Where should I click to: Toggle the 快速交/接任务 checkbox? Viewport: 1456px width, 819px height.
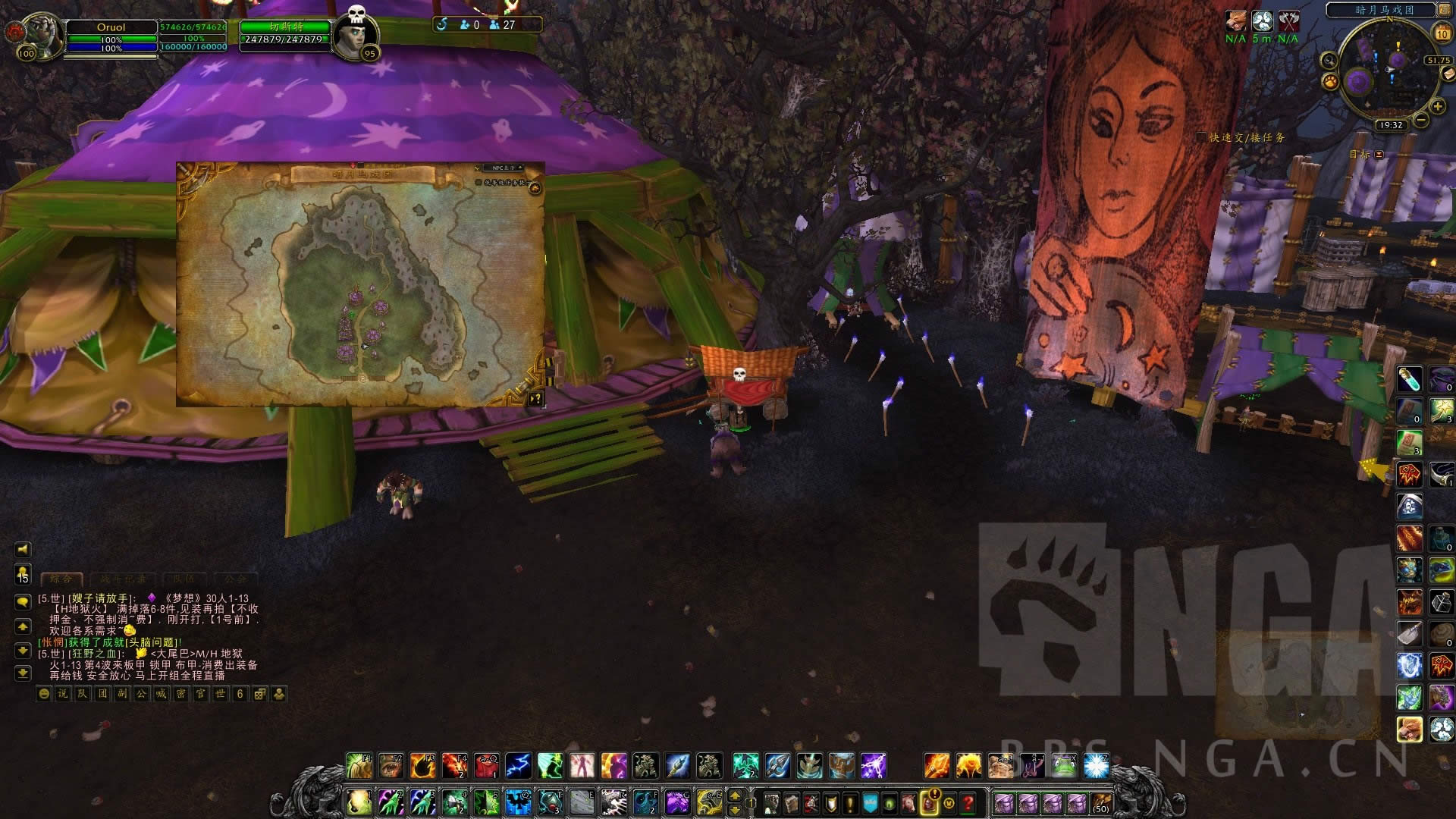coord(1200,137)
